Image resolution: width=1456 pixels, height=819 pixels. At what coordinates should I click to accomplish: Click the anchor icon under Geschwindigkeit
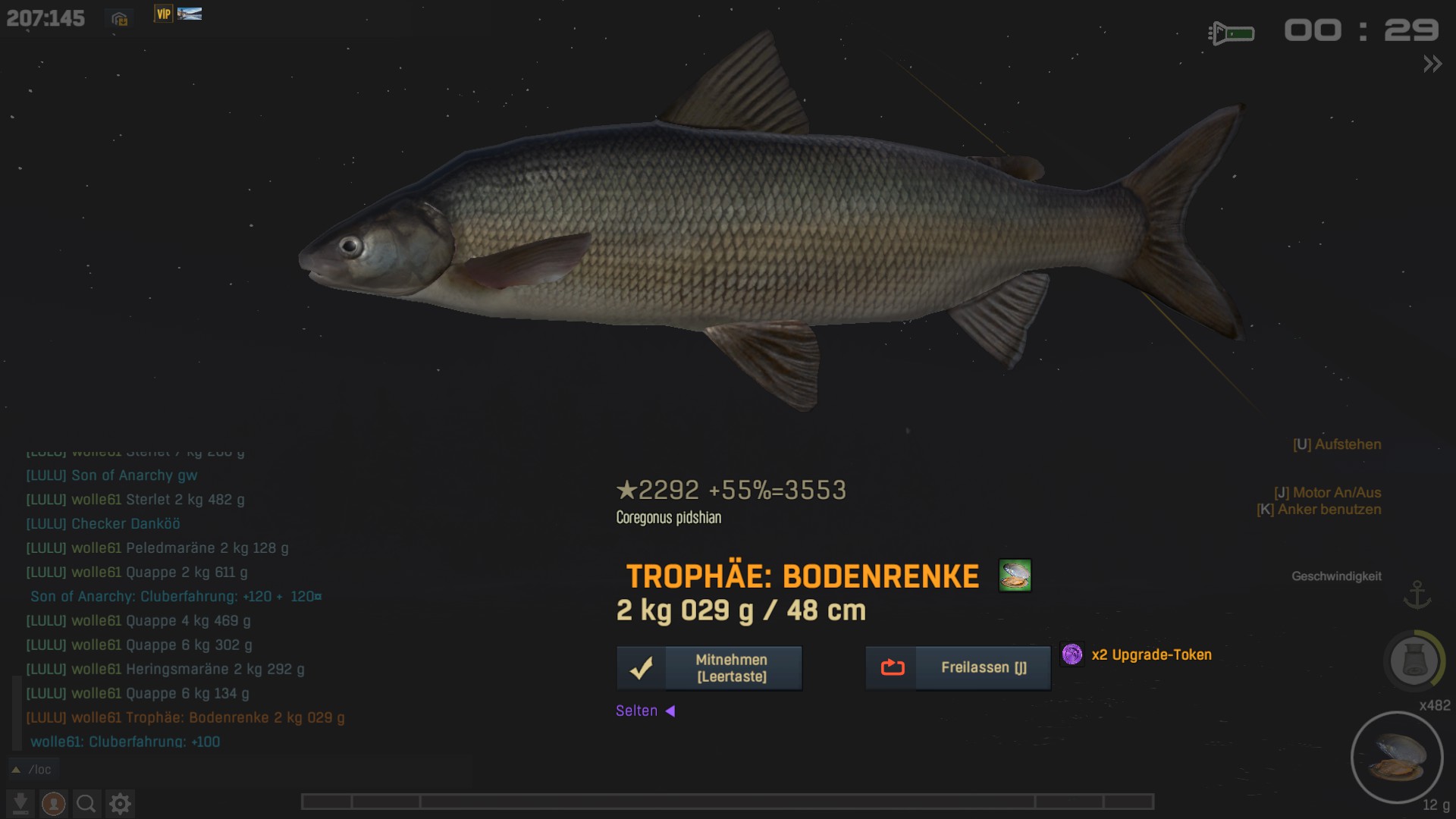(x=1417, y=595)
